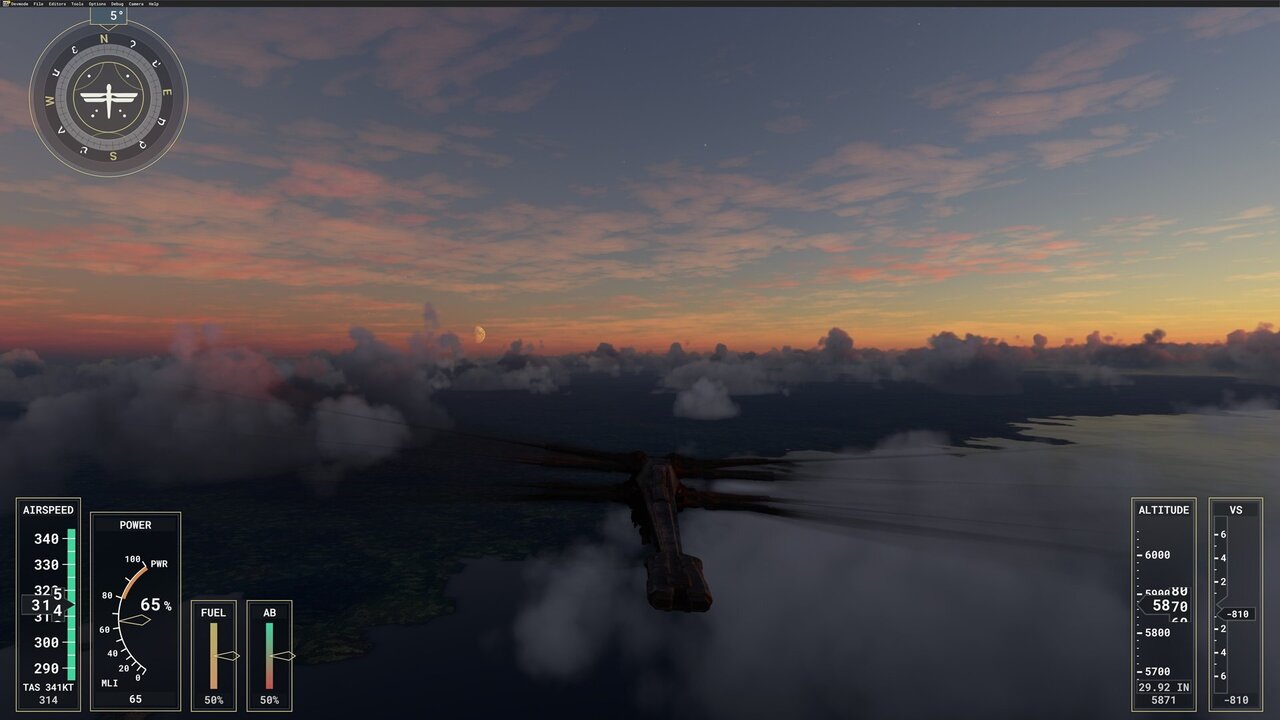This screenshot has width=1280, height=720.
Task: Open the Options menu
Action: (x=96, y=4)
